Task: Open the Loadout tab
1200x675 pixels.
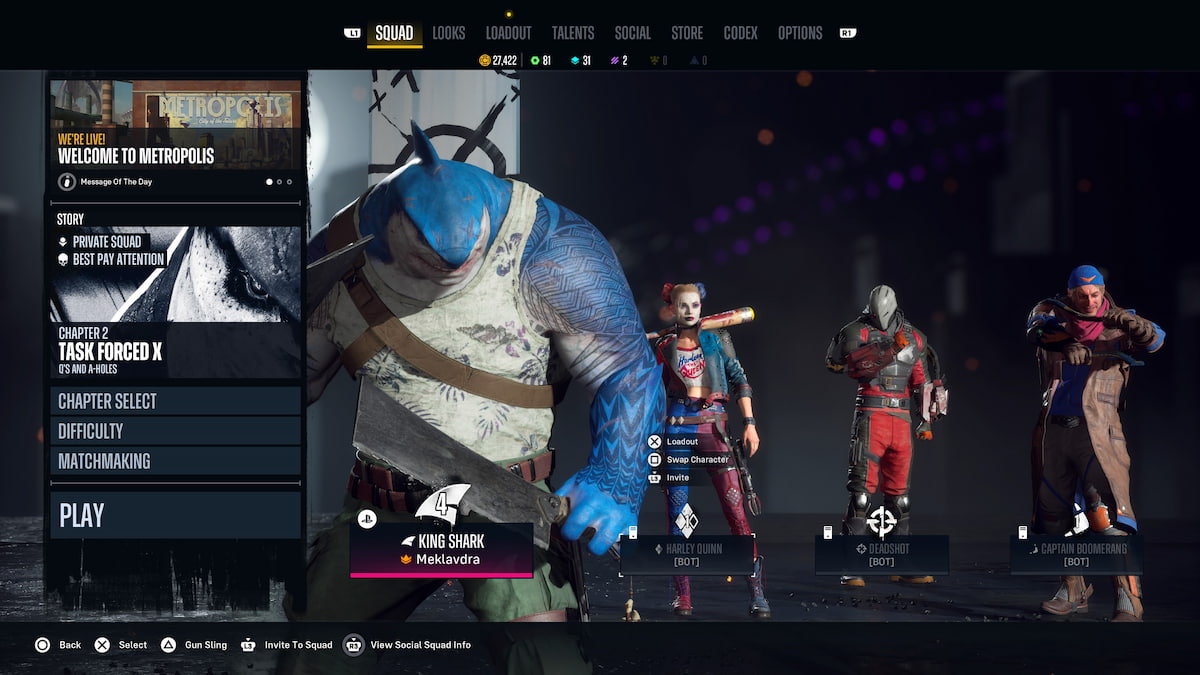Action: point(508,33)
